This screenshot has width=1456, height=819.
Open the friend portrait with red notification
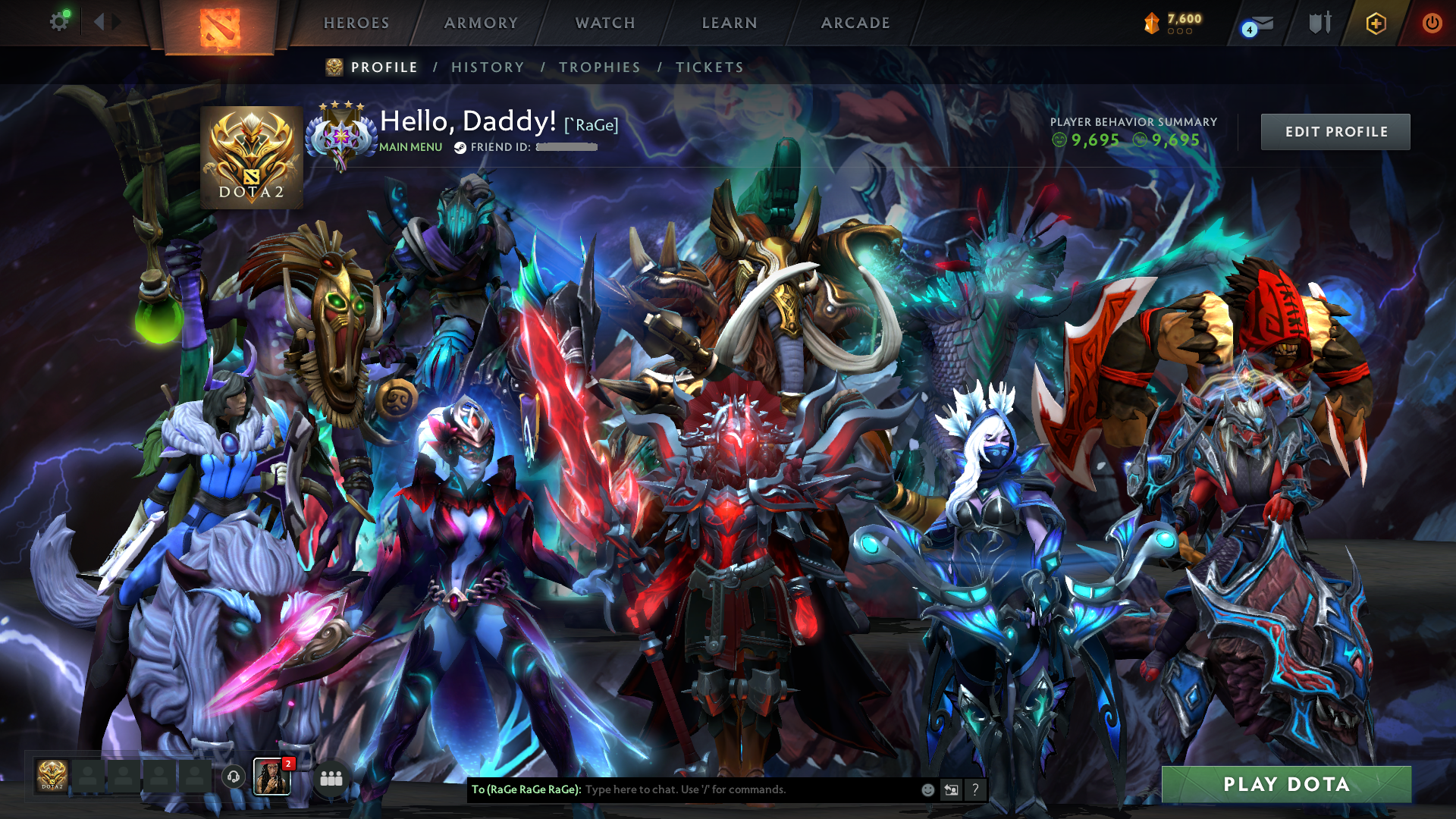pos(271,777)
